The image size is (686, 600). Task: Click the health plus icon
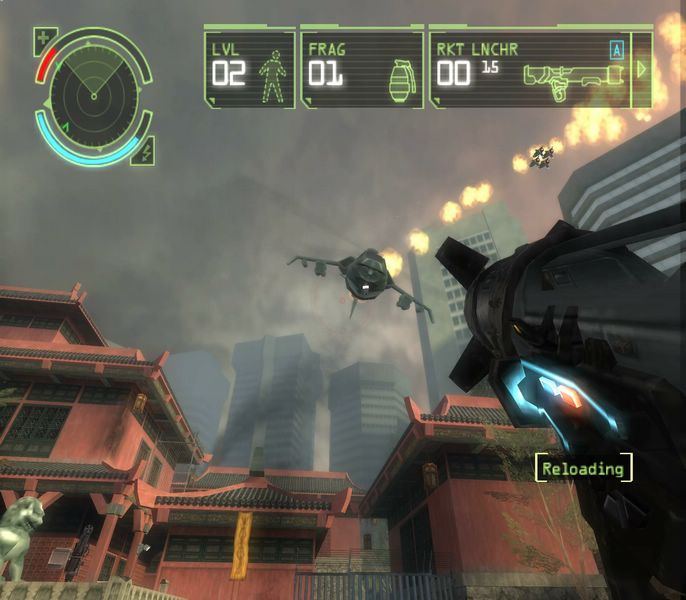pos(44,42)
